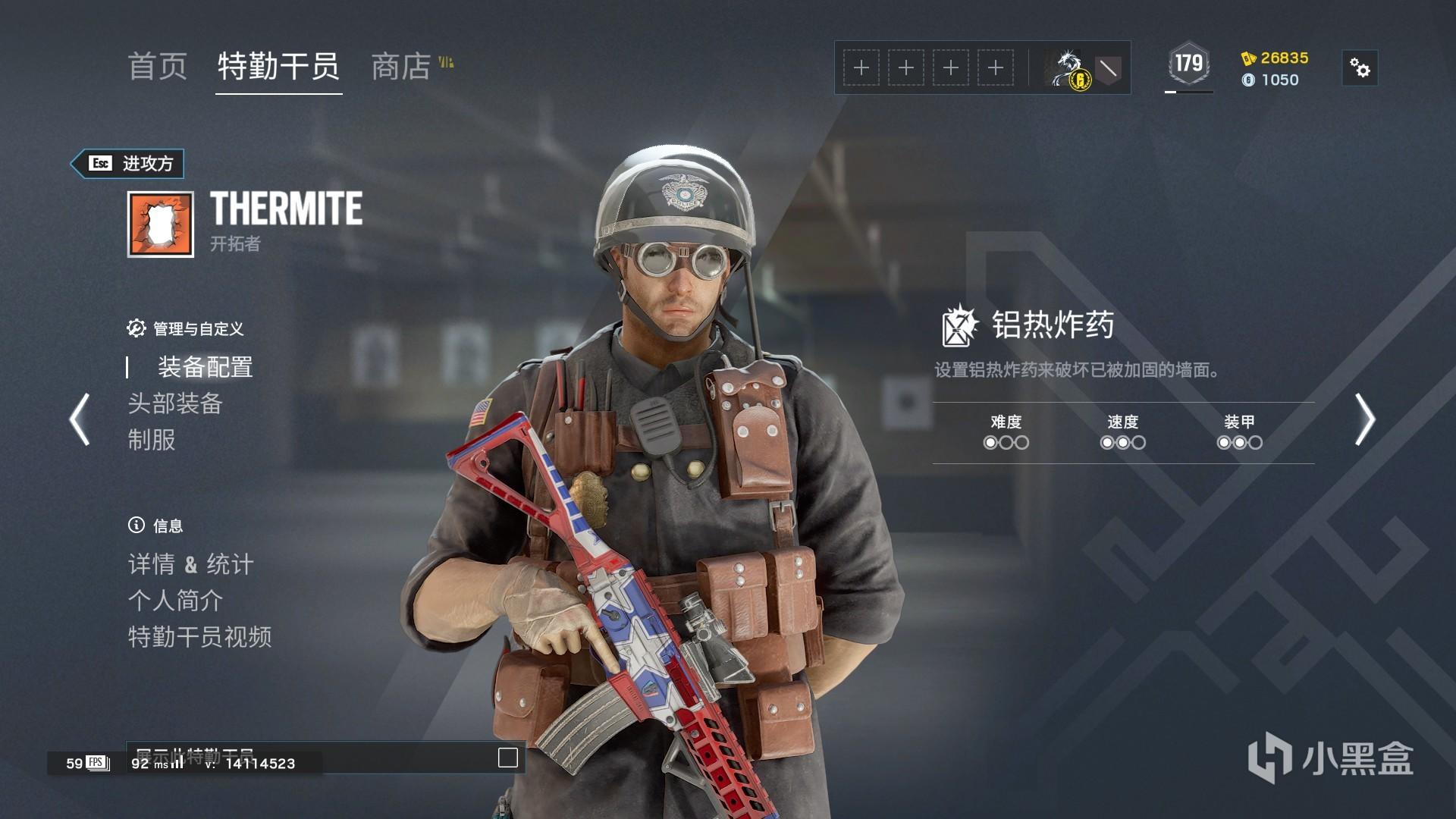Show previous operator with left arrow
Image resolution: width=1456 pixels, height=819 pixels.
[x=80, y=419]
